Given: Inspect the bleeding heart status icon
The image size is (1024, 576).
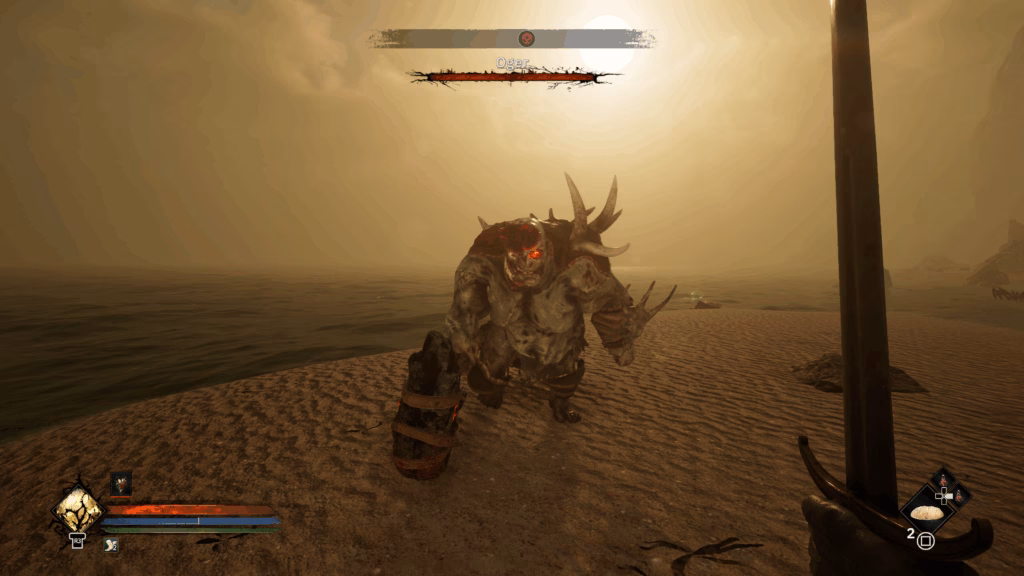Looking at the screenshot, I should (121, 484).
